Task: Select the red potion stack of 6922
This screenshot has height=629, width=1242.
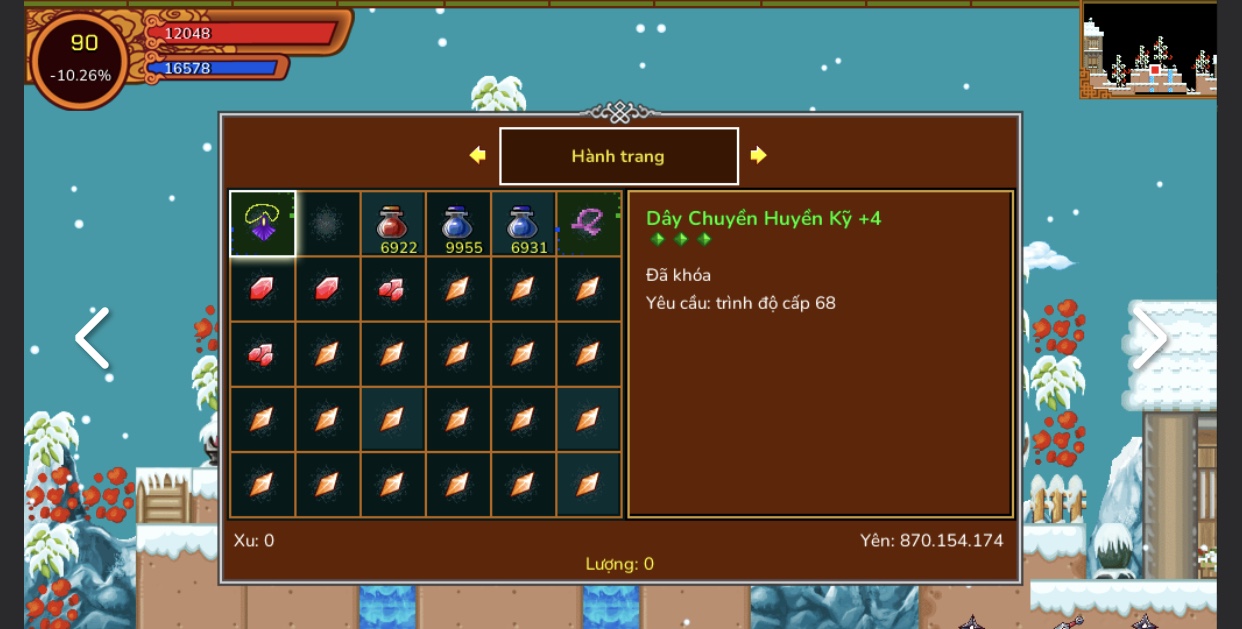Action: (393, 224)
